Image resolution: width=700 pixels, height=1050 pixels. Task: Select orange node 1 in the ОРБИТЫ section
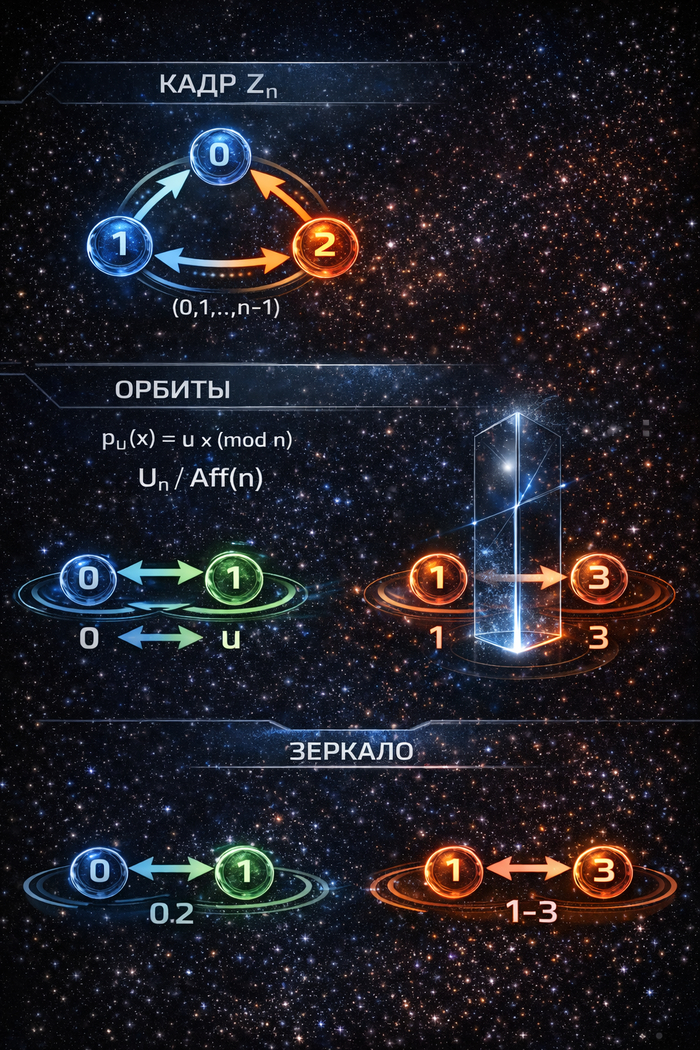(438, 580)
